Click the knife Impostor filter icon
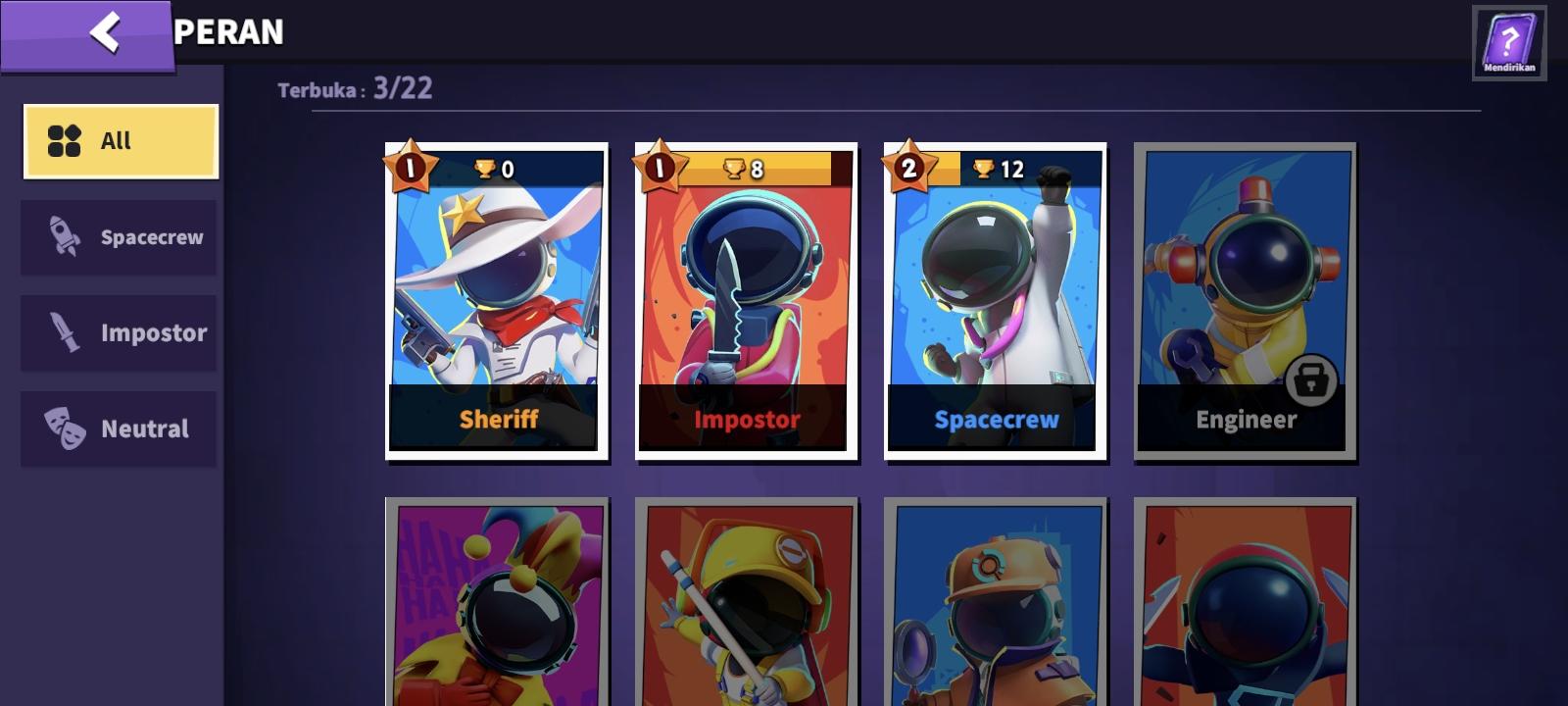Image resolution: width=1568 pixels, height=706 pixels. (x=63, y=332)
